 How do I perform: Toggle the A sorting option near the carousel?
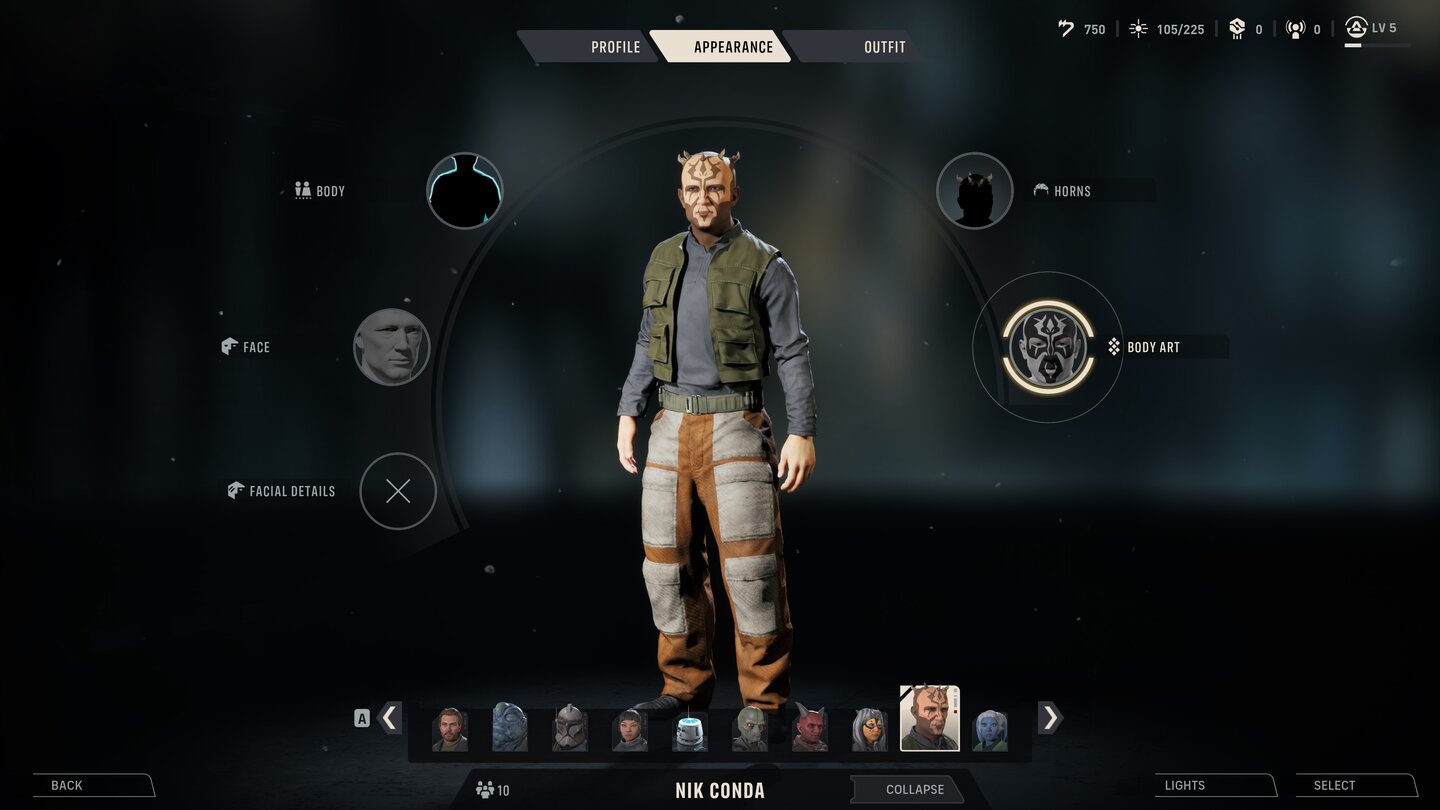[362, 717]
